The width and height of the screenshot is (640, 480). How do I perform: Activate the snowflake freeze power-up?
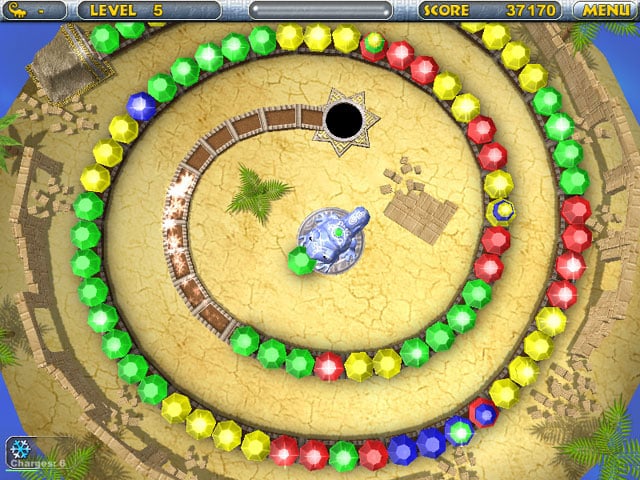coord(18,448)
